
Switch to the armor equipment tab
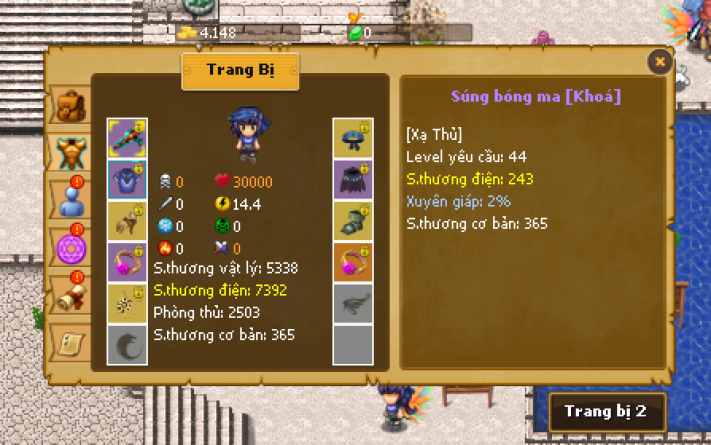coord(71,152)
